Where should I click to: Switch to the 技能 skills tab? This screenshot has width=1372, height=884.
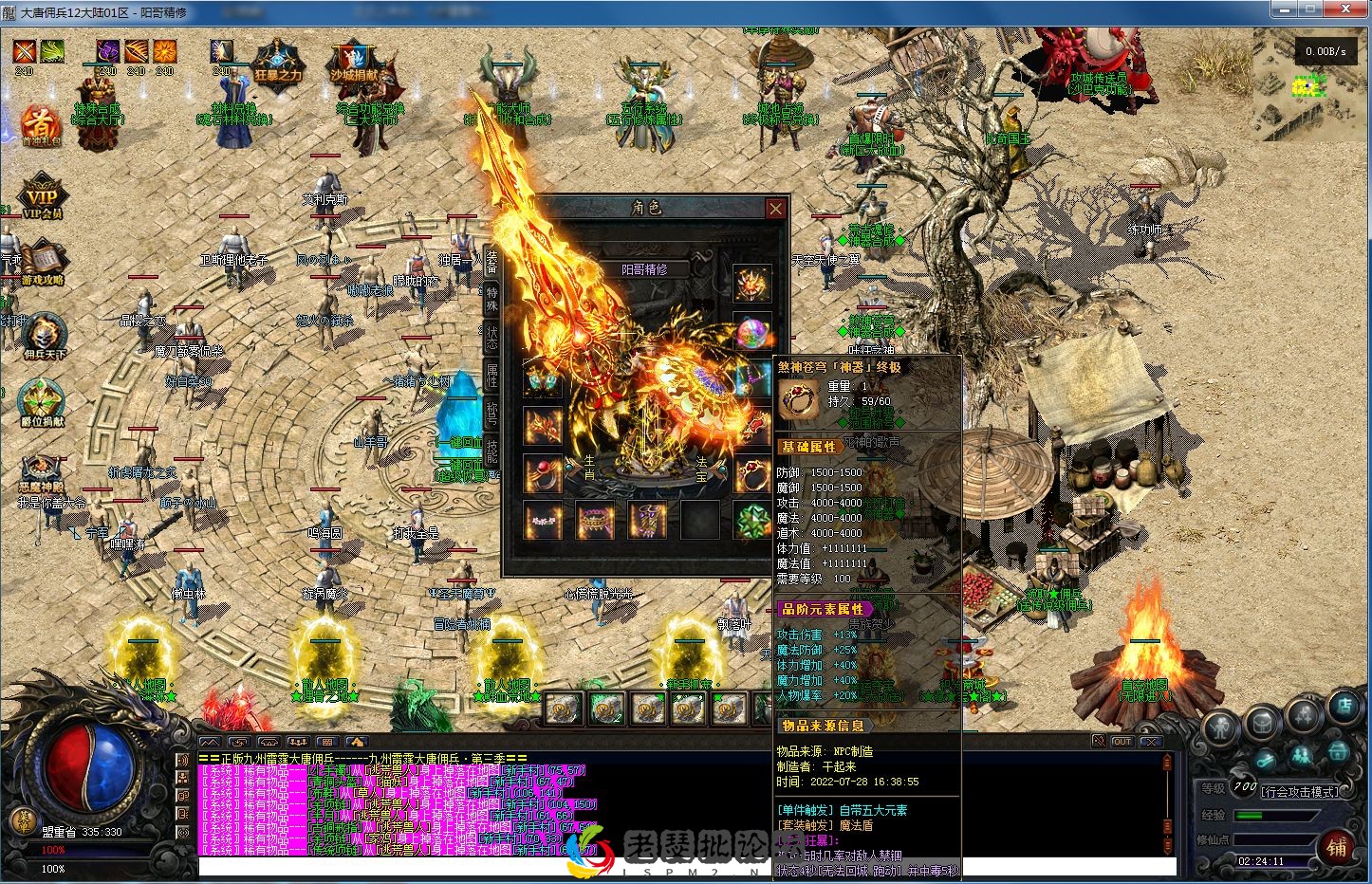pyautogui.click(x=491, y=451)
